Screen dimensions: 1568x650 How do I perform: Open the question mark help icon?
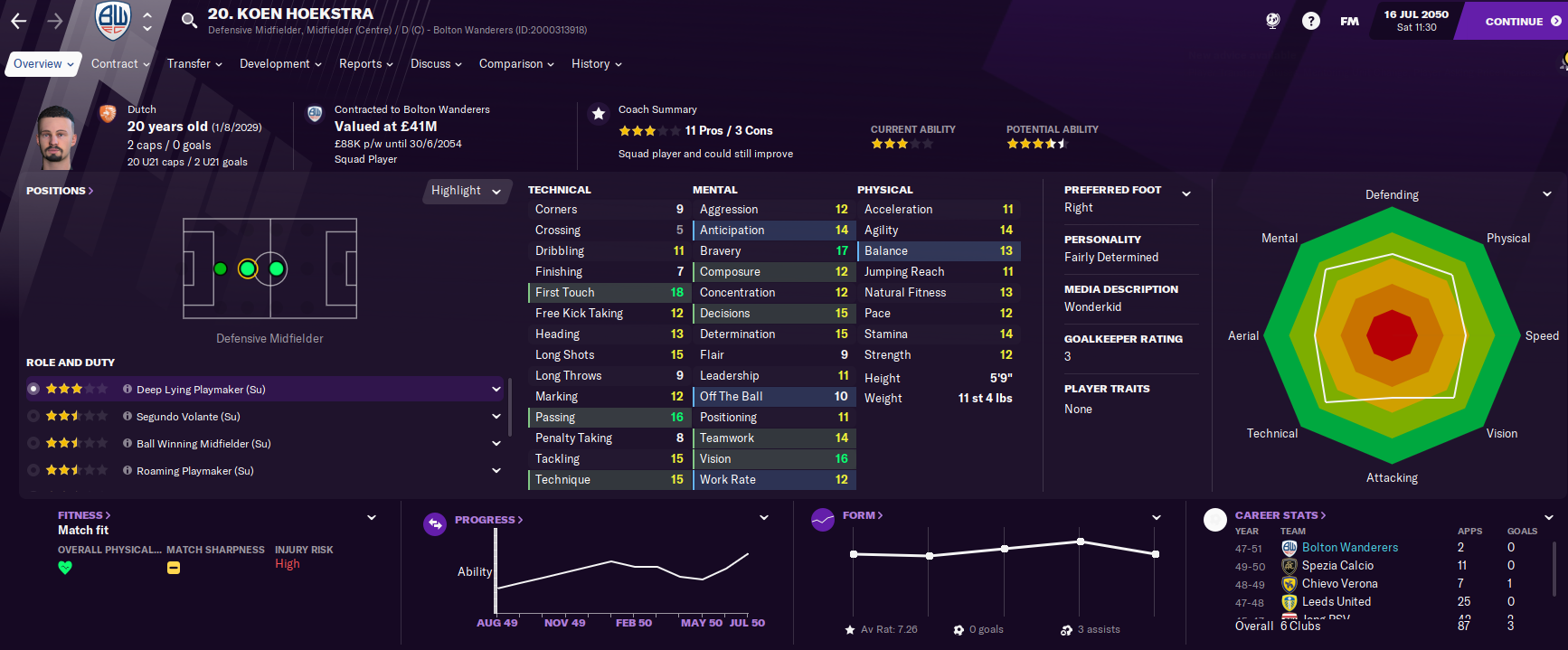pos(1310,21)
